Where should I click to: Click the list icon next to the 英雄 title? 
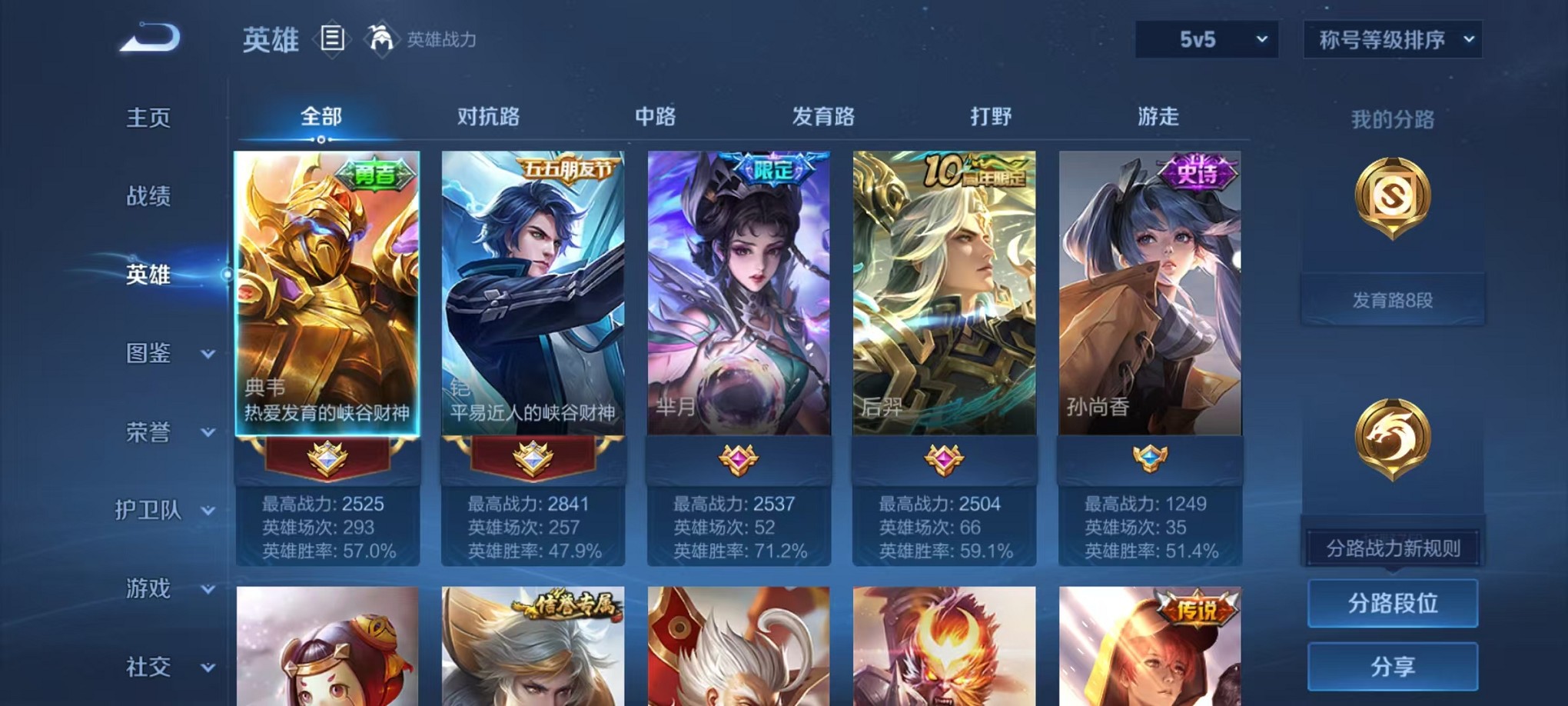point(332,37)
